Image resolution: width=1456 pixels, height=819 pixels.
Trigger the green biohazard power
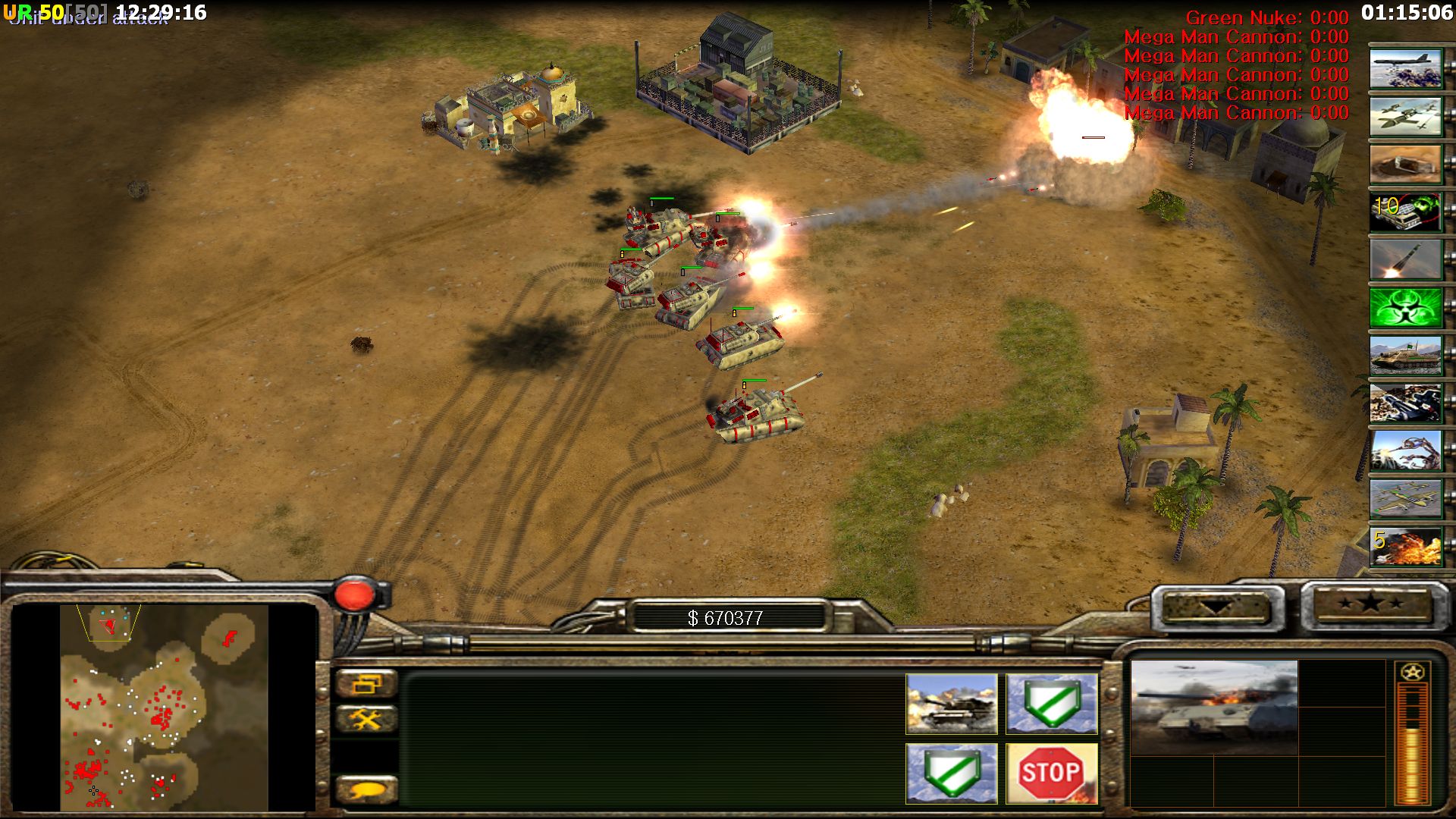pos(1405,307)
